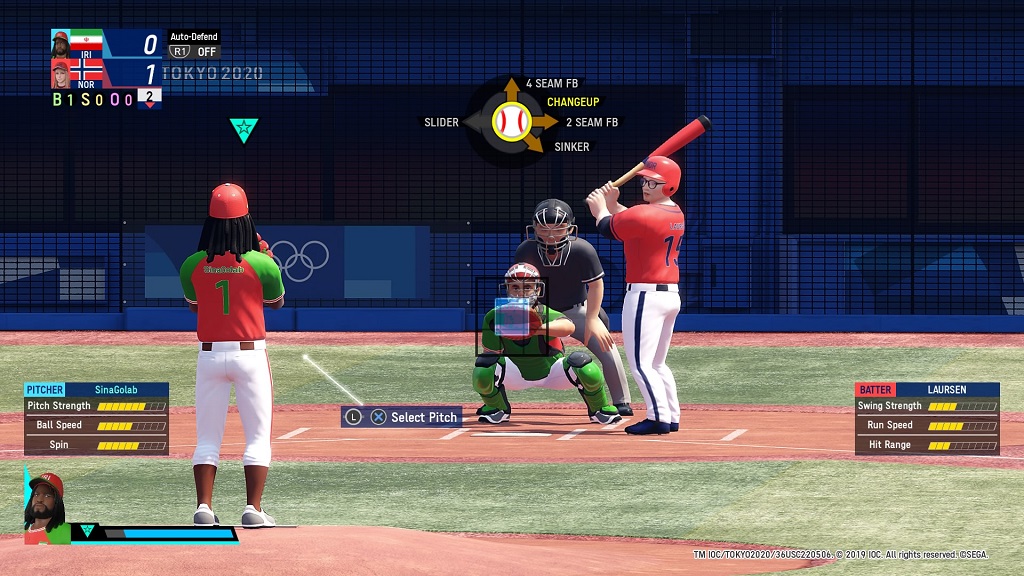The height and width of the screenshot is (576, 1024).
Task: Click the baseball pitch selector wheel center
Action: coord(512,122)
